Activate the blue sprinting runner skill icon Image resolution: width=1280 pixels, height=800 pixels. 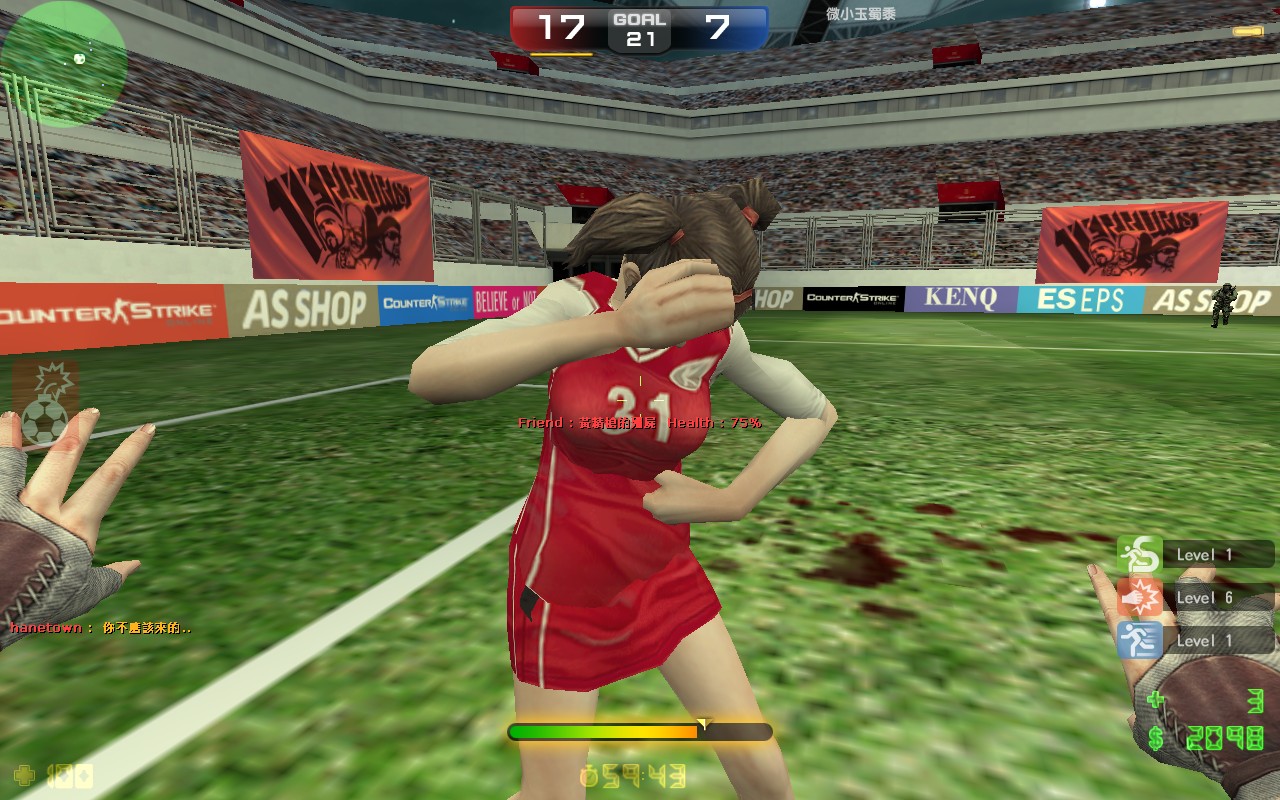[x=1139, y=640]
